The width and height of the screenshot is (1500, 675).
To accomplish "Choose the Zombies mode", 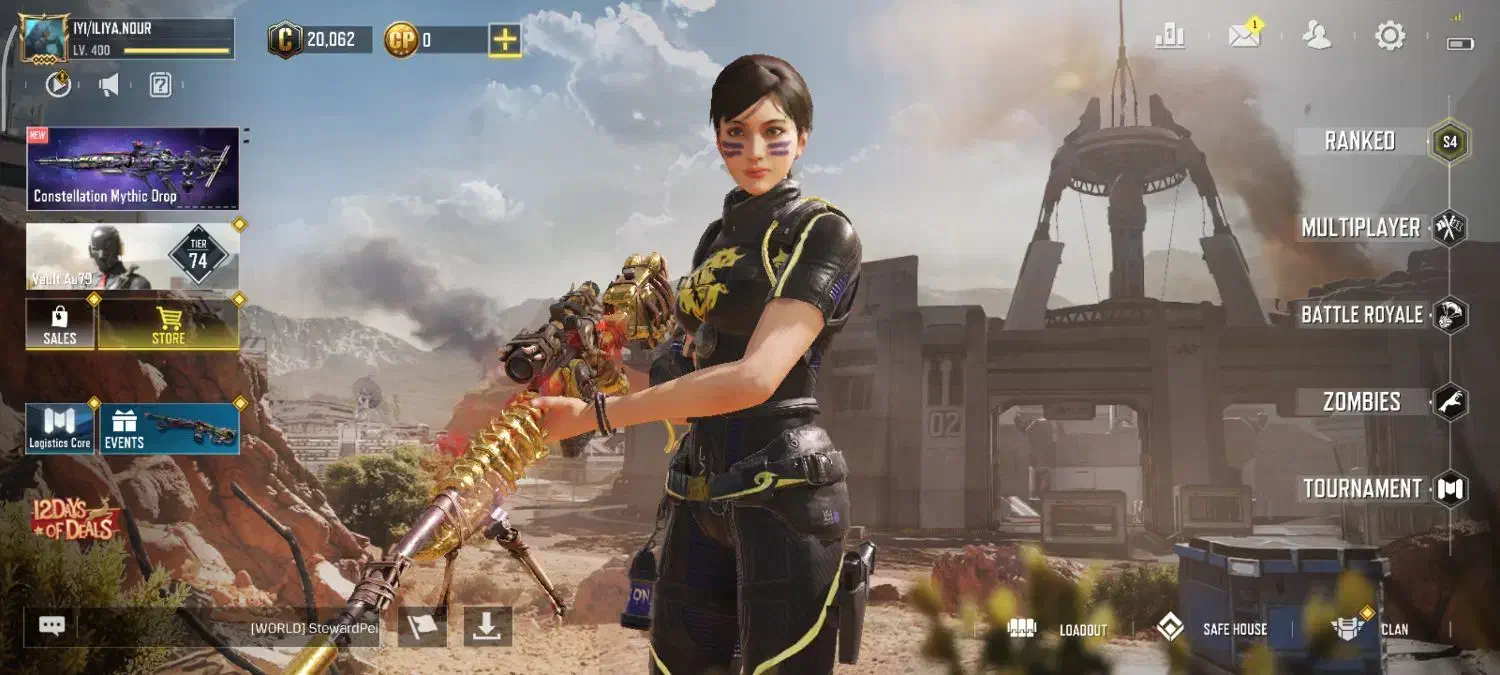I will point(1362,402).
